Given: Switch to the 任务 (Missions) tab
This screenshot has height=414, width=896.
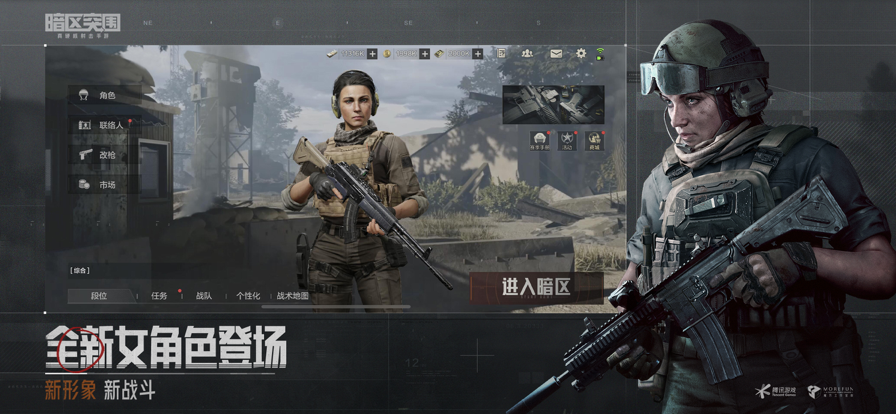Looking at the screenshot, I should coord(159,296).
